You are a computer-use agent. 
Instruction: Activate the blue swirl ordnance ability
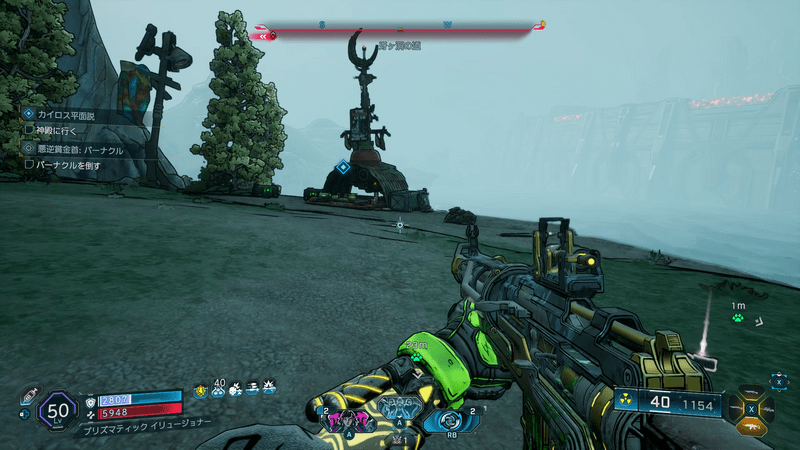[x=444, y=418]
